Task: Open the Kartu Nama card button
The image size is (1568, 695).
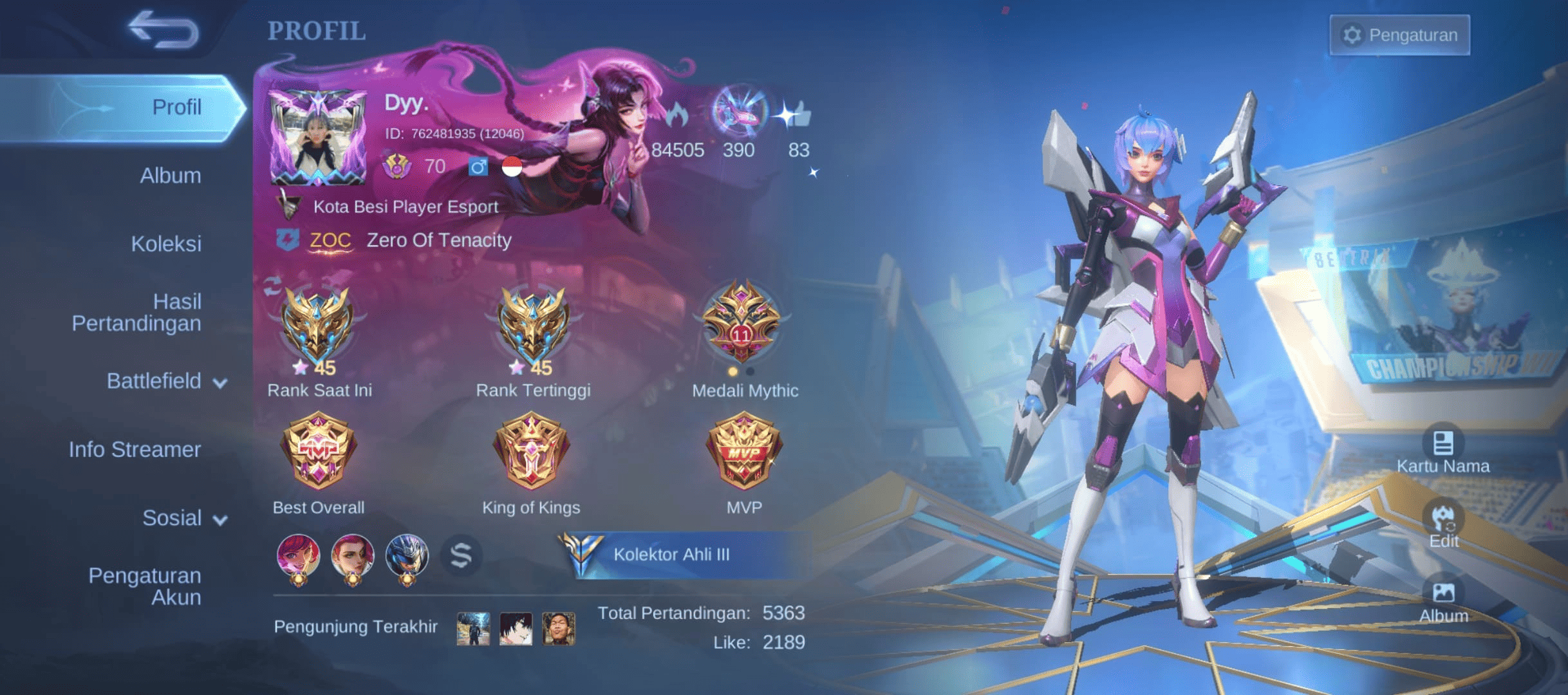Action: click(x=1442, y=451)
